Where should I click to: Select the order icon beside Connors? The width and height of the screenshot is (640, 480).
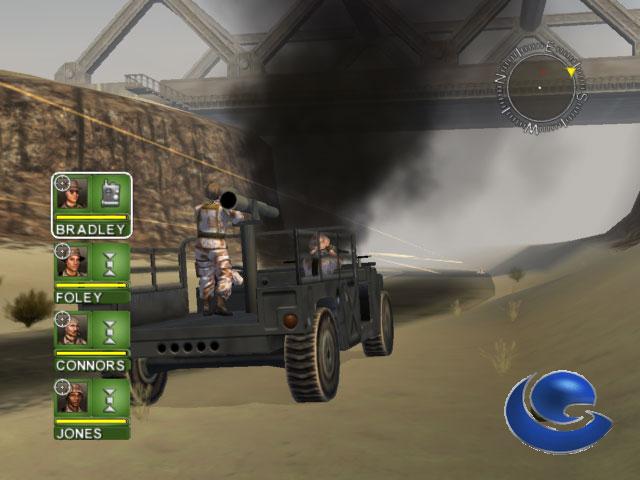point(111,330)
